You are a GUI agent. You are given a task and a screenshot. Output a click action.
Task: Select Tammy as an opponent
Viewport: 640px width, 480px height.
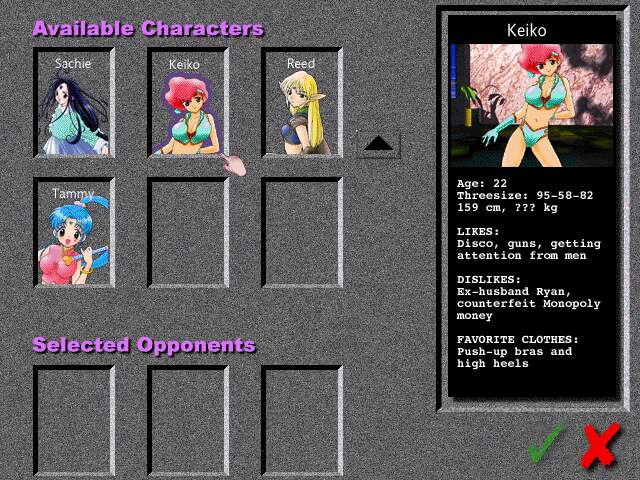pyautogui.click(x=73, y=233)
